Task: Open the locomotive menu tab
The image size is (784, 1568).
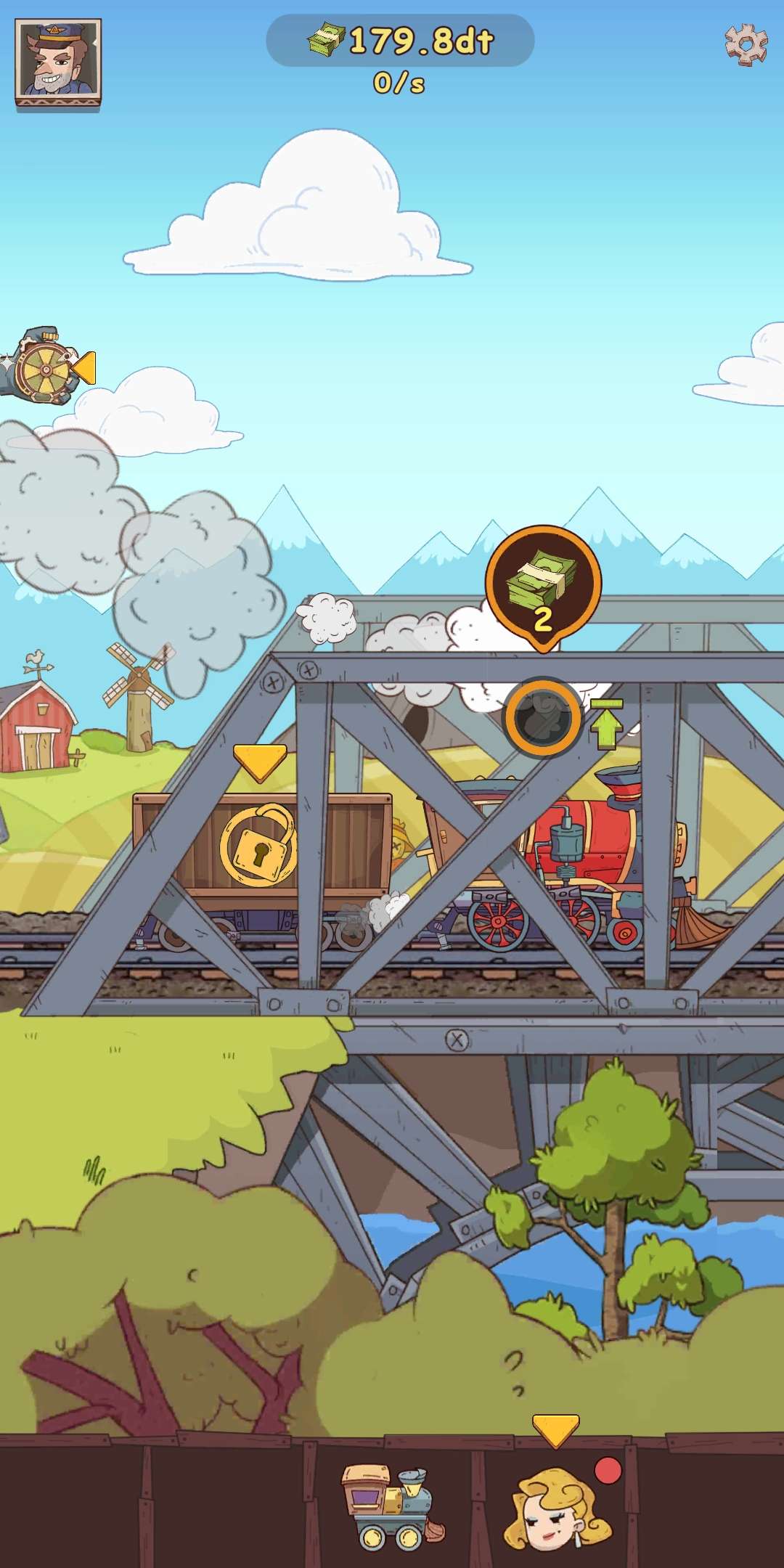Action: pyautogui.click(x=391, y=1505)
